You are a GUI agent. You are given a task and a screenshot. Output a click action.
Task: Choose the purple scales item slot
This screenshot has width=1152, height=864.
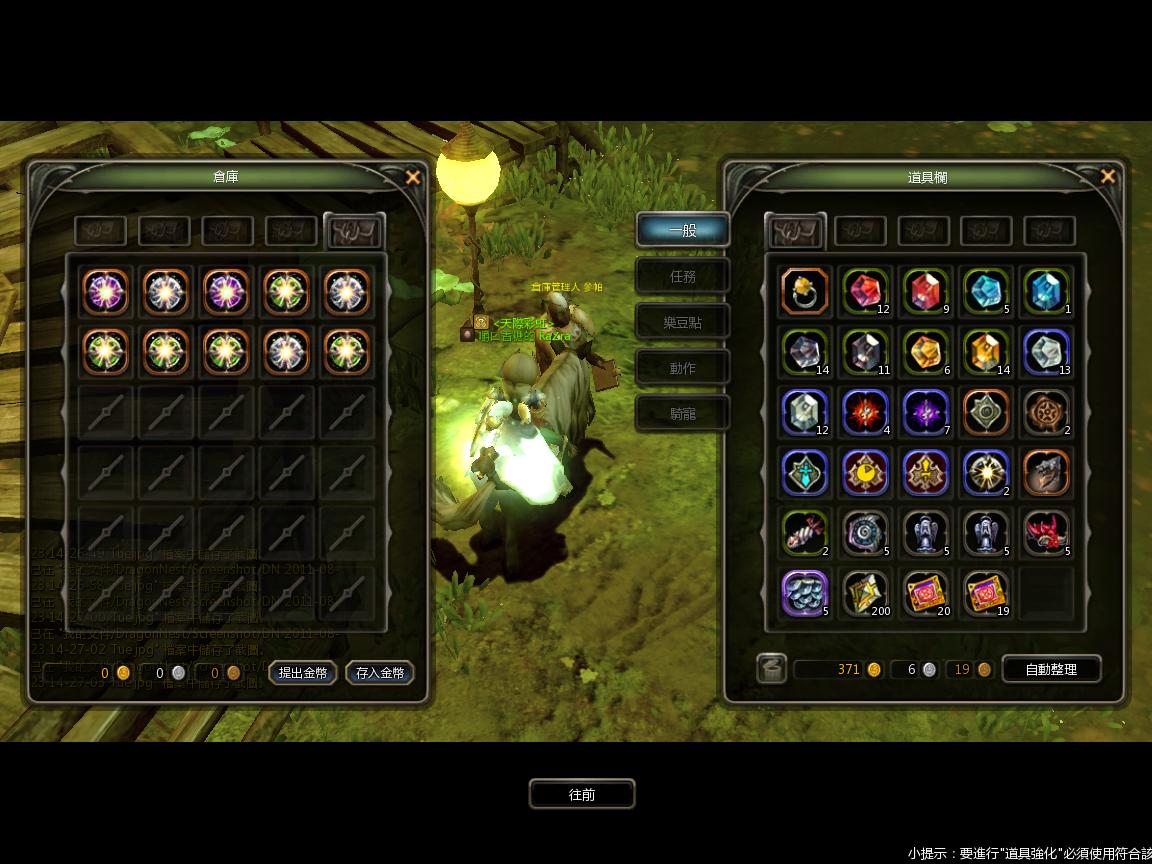point(805,592)
